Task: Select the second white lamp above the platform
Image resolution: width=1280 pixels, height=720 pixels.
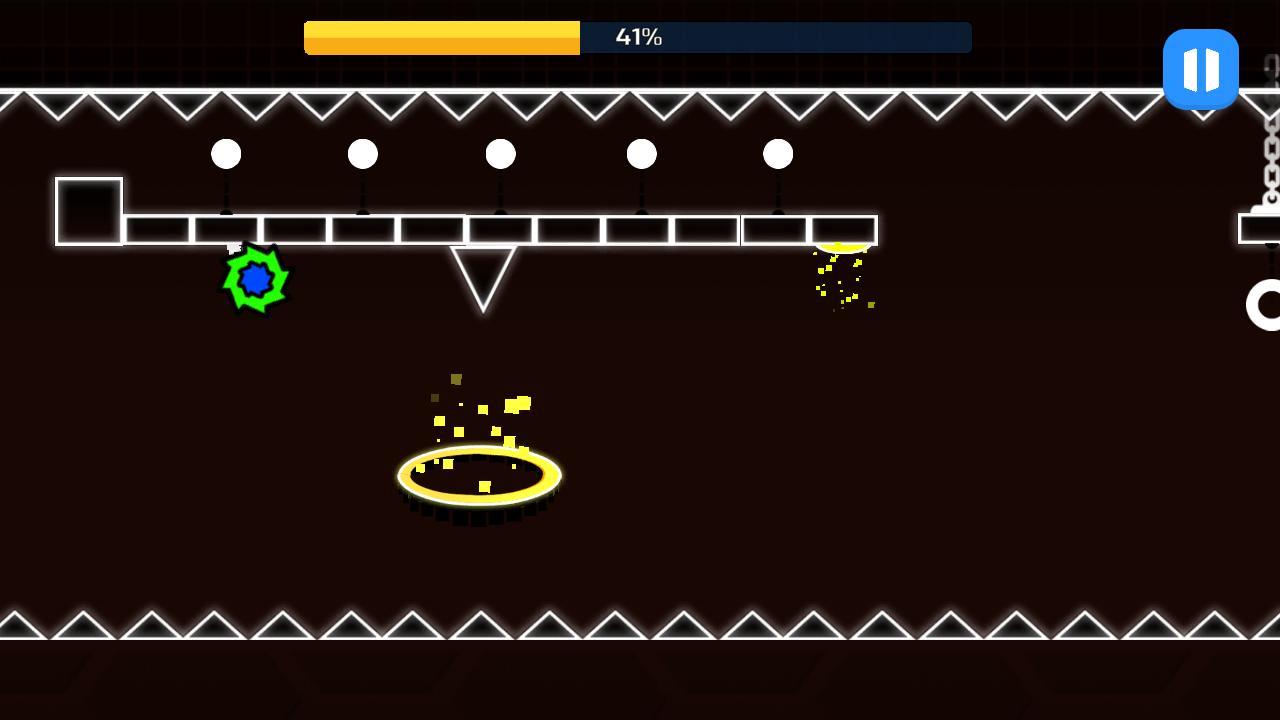Action: [363, 153]
